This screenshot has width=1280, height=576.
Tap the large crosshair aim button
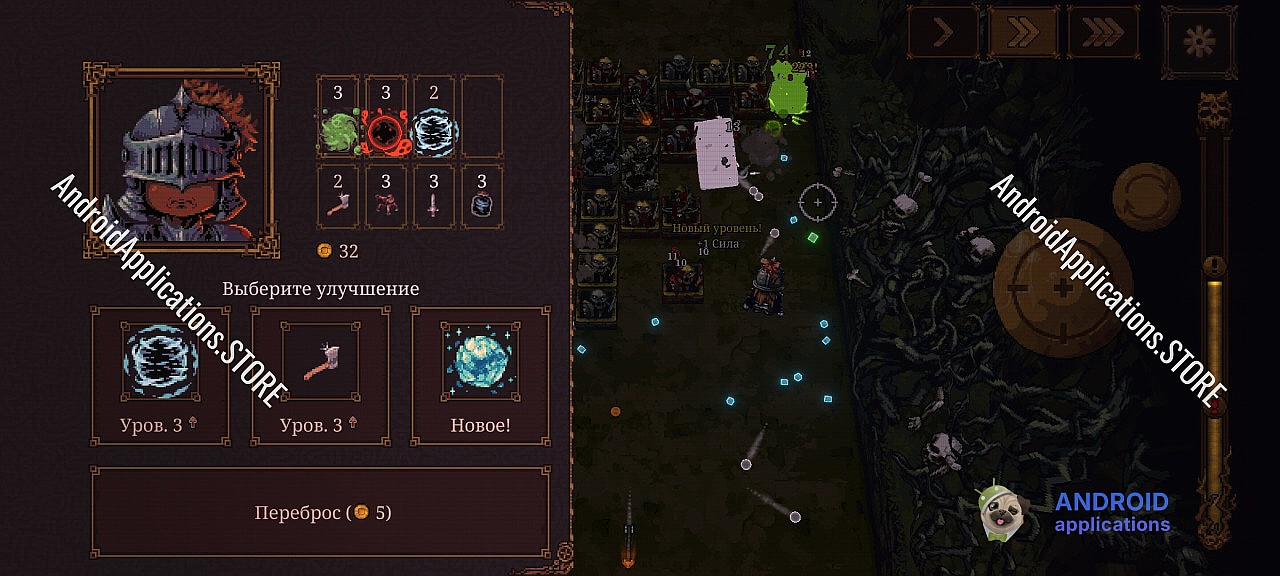coord(1062,288)
